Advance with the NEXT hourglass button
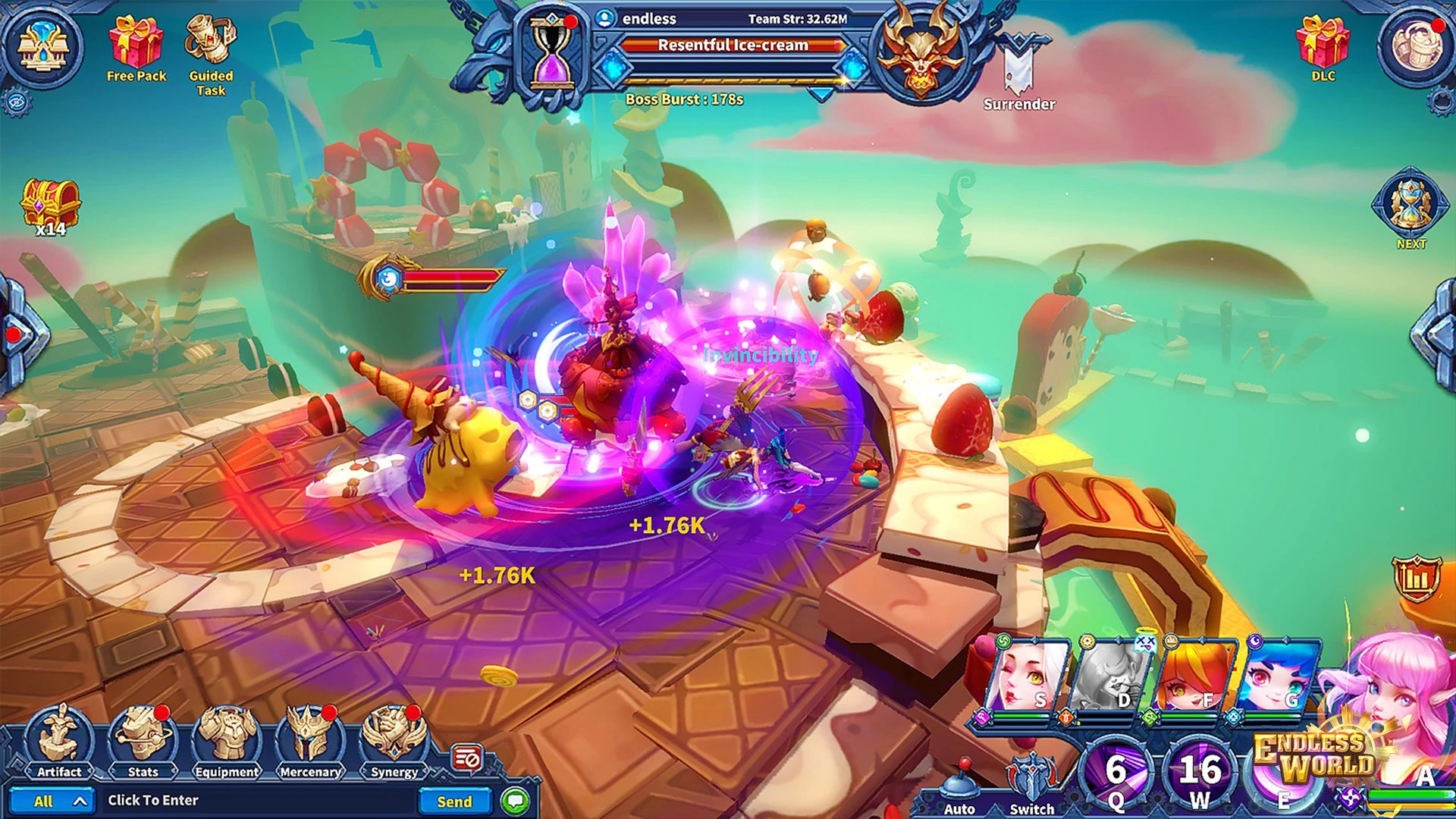Screen dimensions: 1456x819 tap(1410, 206)
